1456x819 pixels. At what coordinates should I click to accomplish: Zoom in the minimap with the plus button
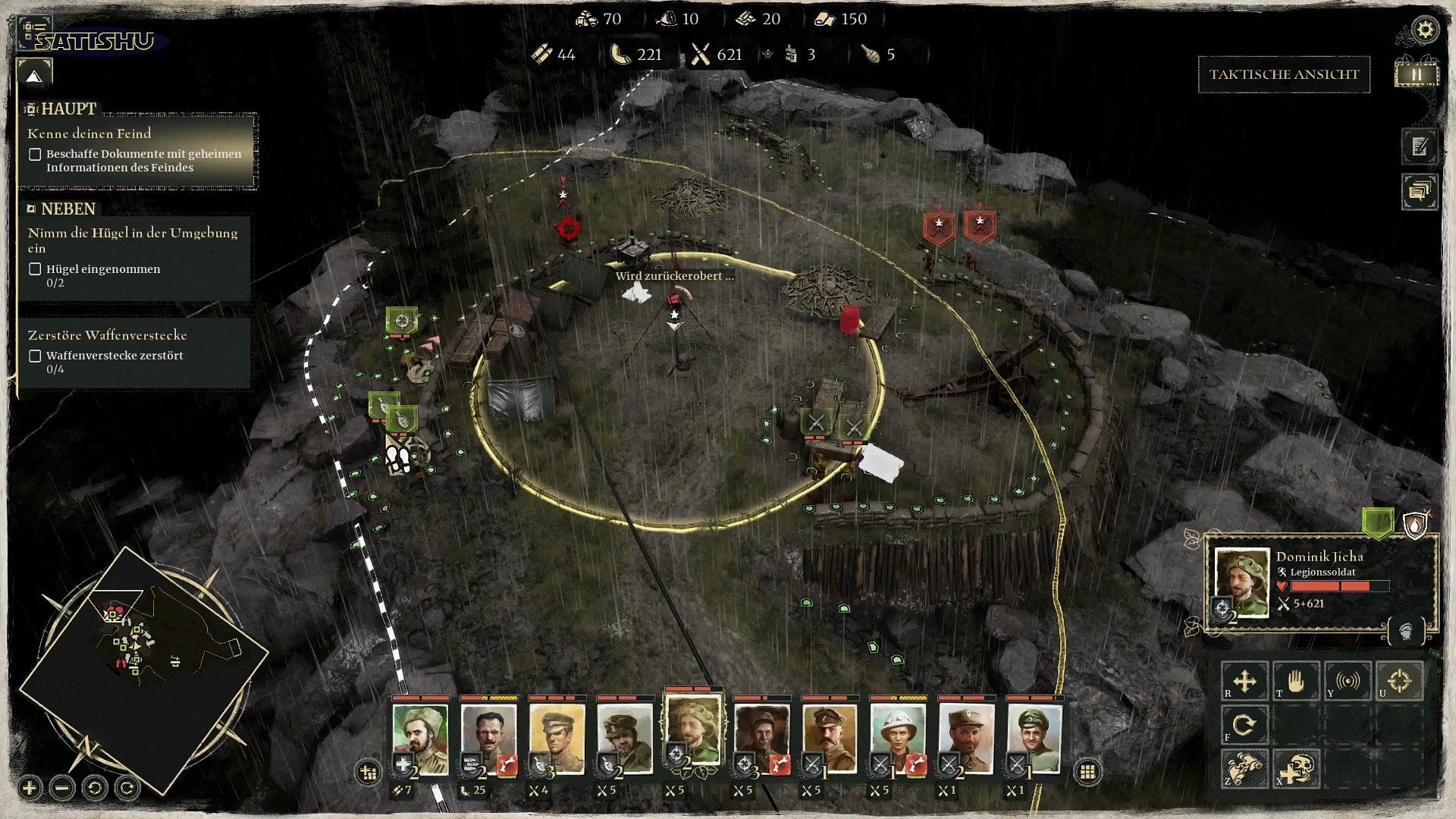[x=30, y=788]
